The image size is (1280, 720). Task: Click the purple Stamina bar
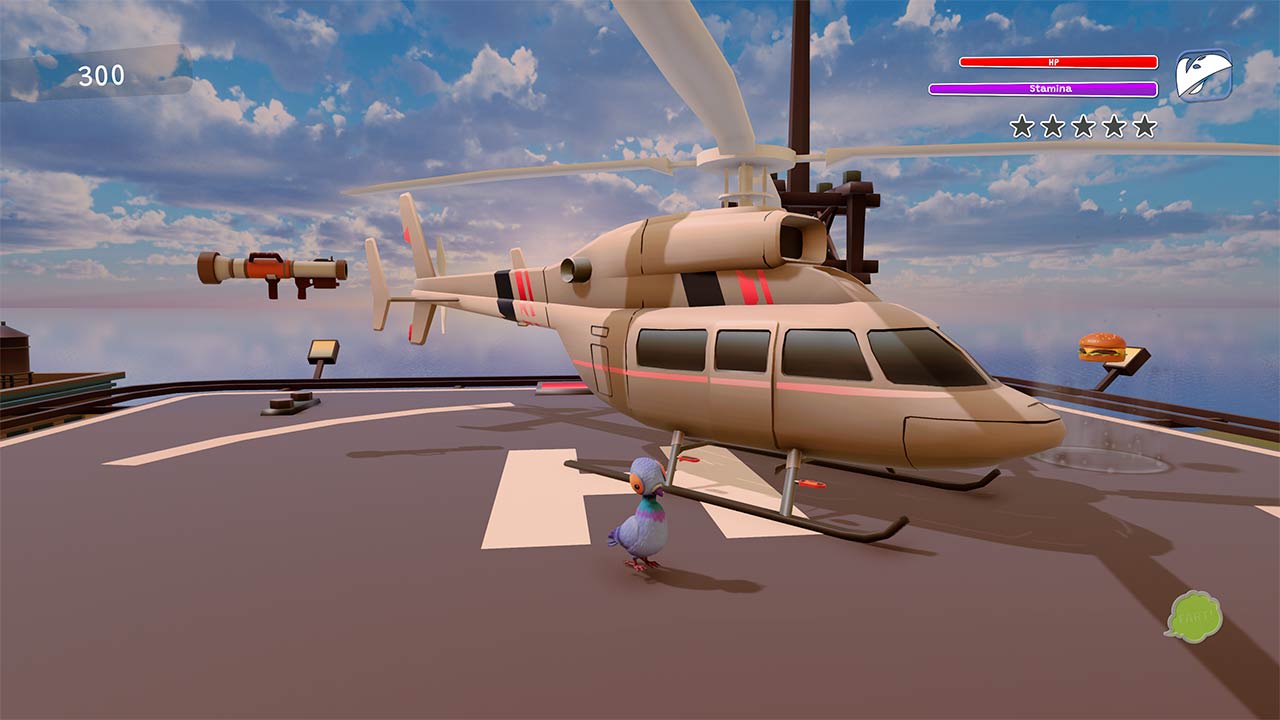(1044, 90)
